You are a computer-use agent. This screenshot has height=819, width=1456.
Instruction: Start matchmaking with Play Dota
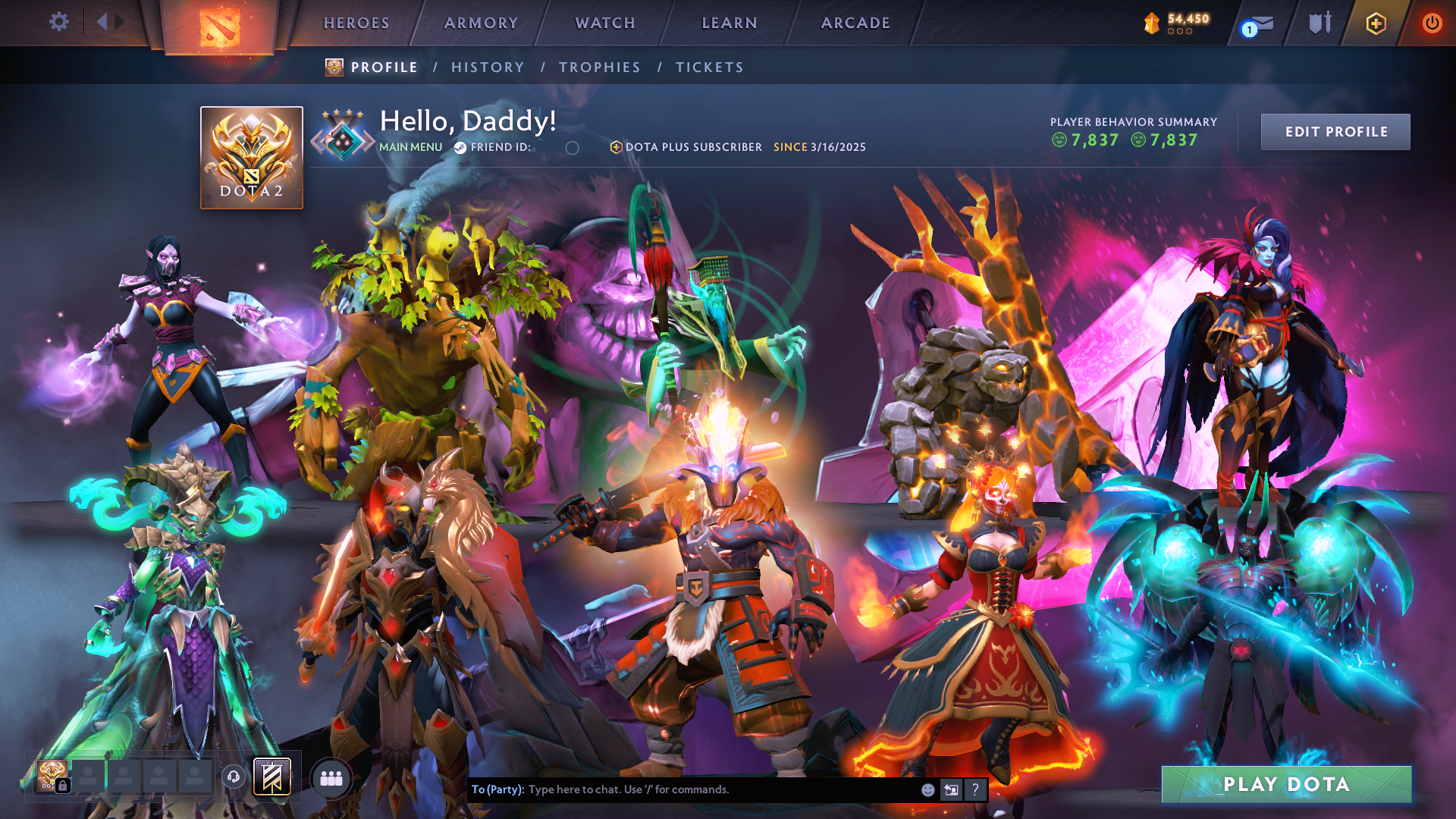[x=1286, y=784]
